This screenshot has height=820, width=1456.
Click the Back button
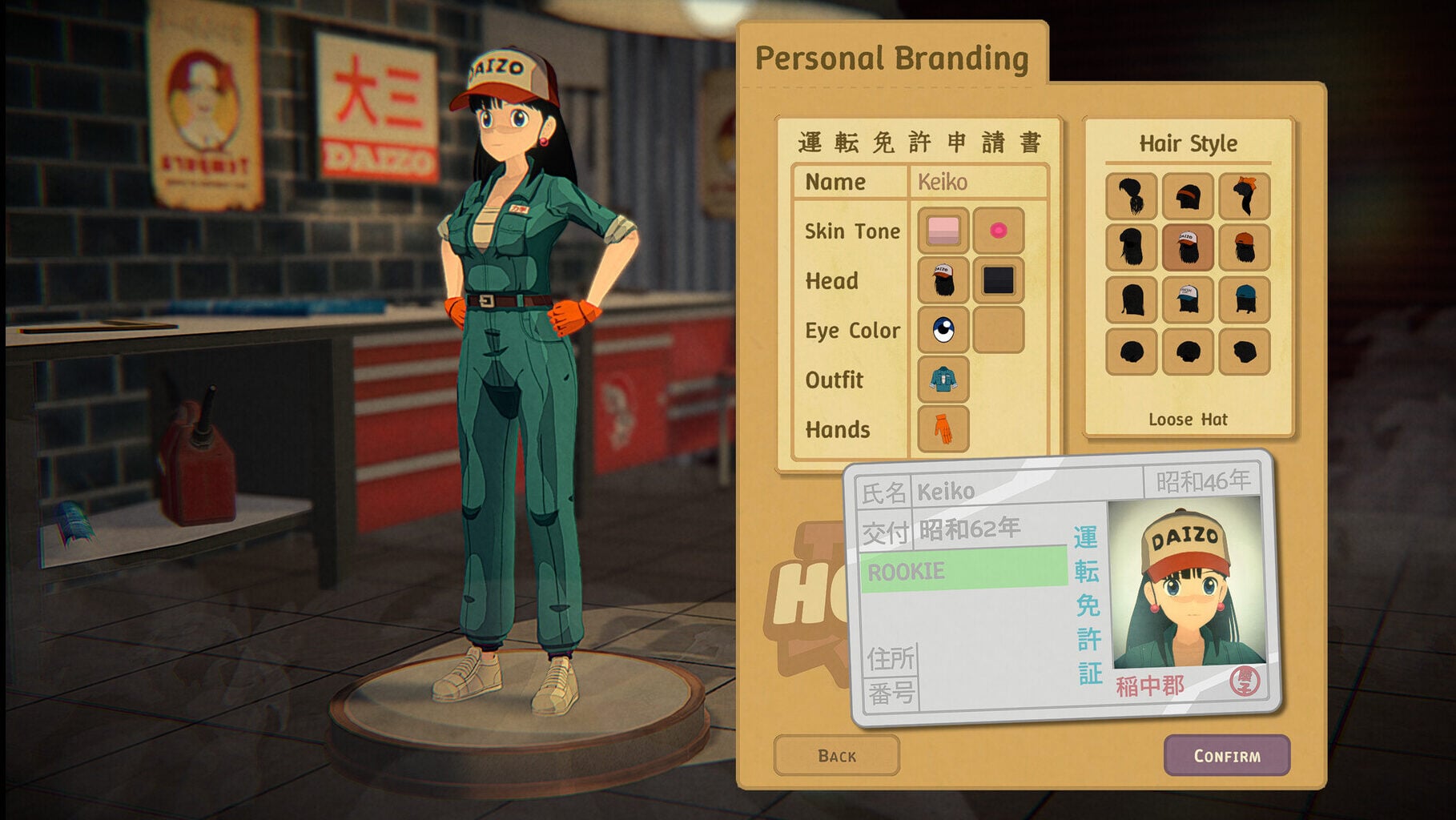point(836,754)
